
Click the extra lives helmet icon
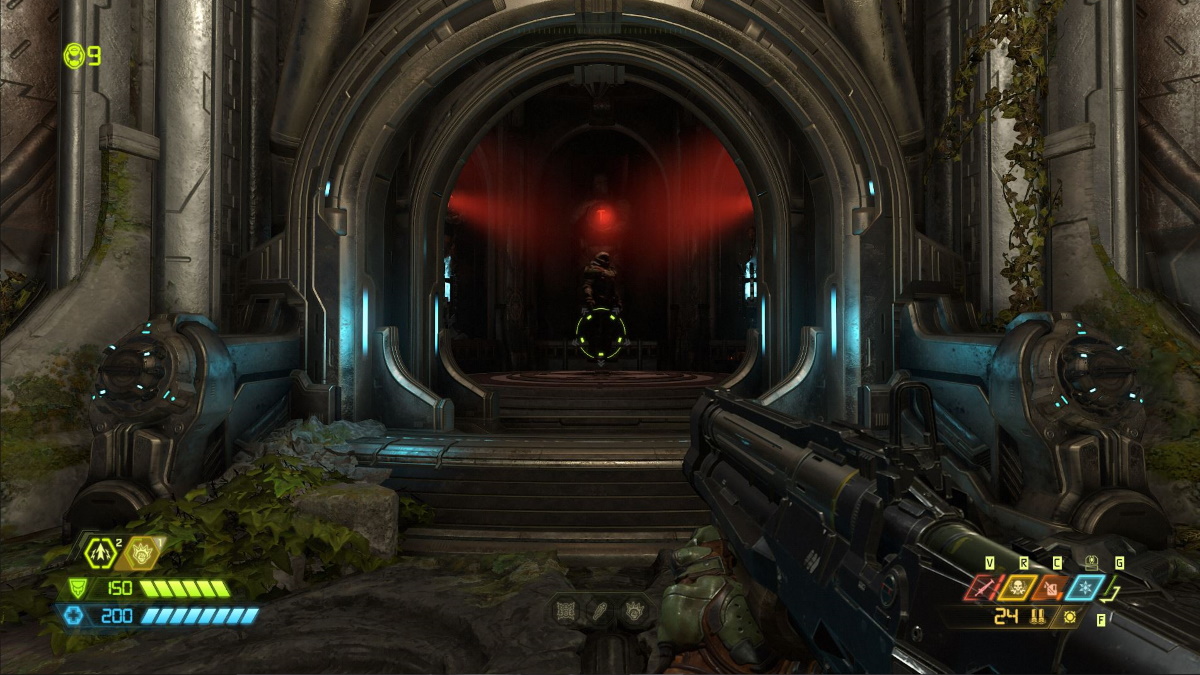[x=74, y=56]
